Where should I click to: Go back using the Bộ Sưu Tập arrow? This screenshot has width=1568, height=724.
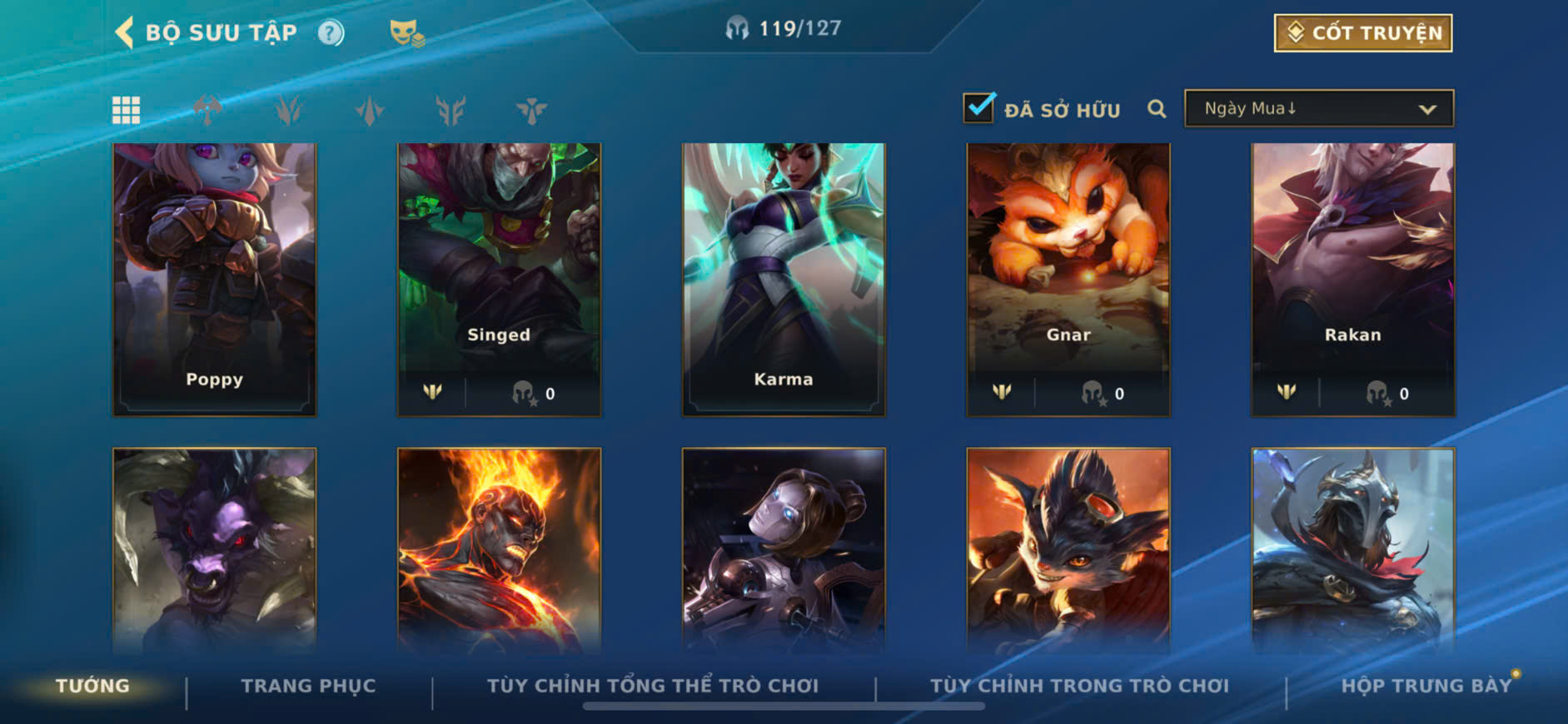125,32
